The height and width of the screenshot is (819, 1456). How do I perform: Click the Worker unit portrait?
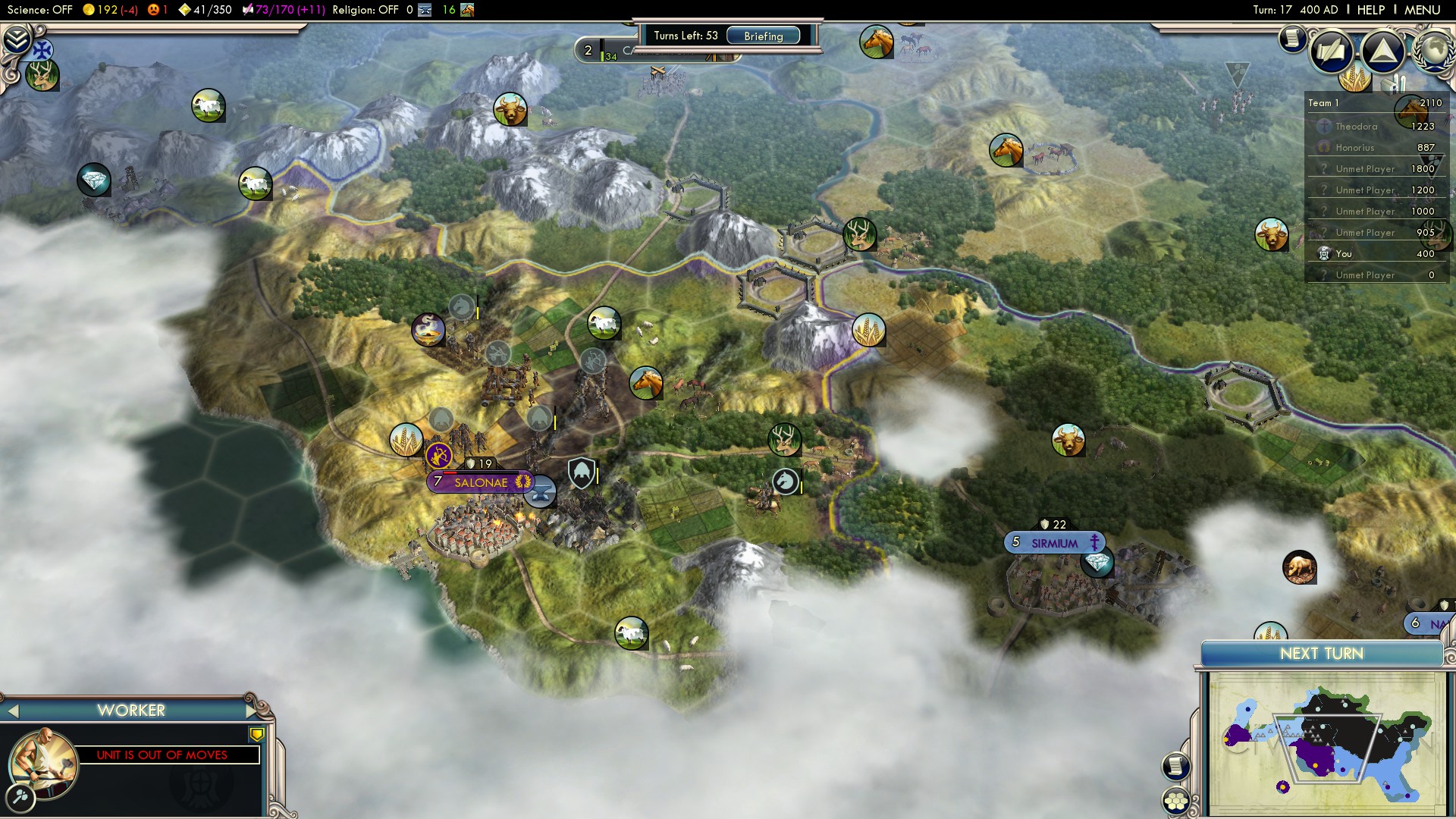(x=42, y=762)
